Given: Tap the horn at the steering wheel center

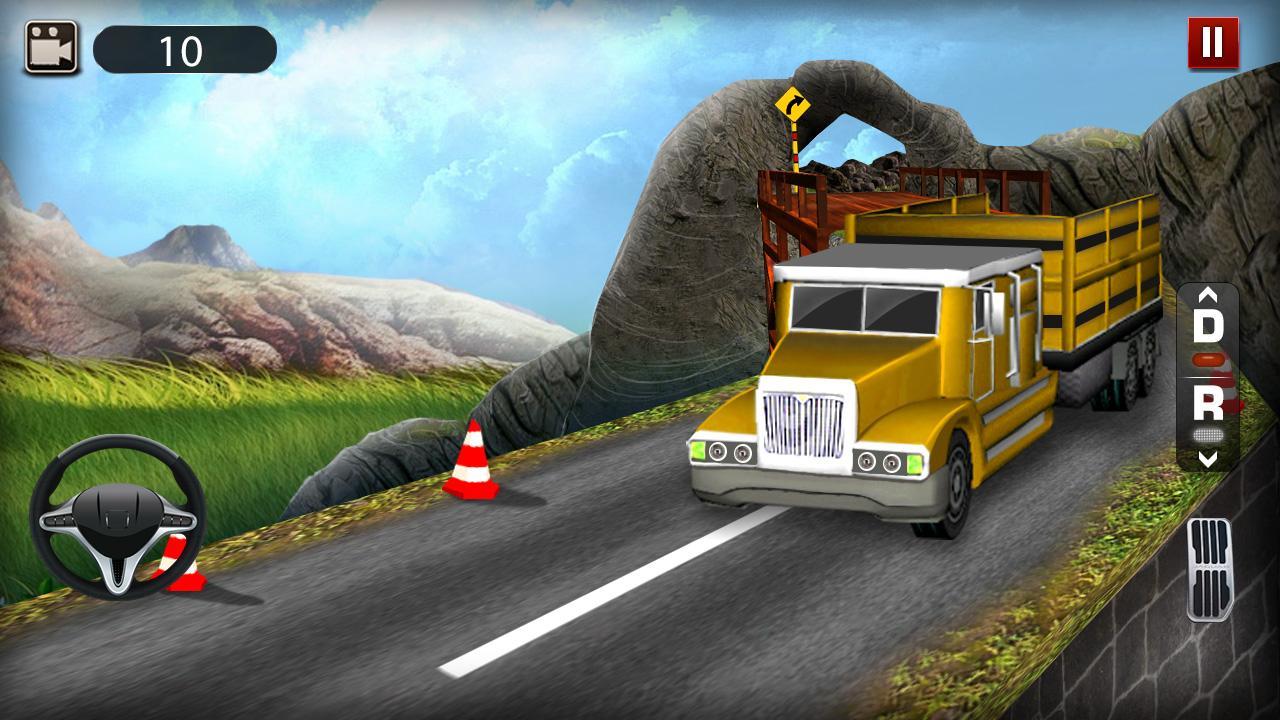Looking at the screenshot, I should [x=117, y=516].
